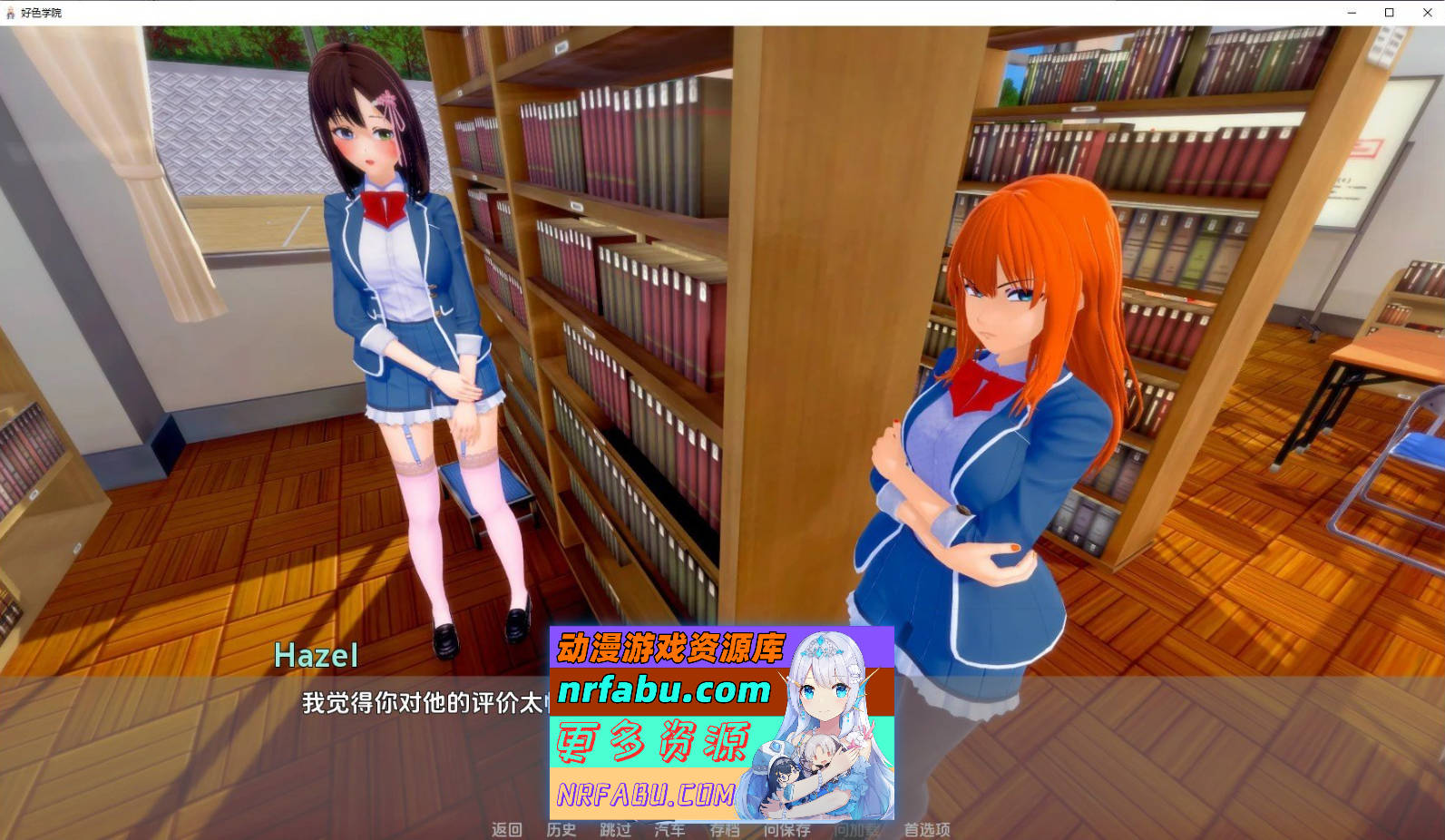Load via the 问加载 quick load option
The height and width of the screenshot is (840, 1445).
pyautogui.click(x=856, y=830)
